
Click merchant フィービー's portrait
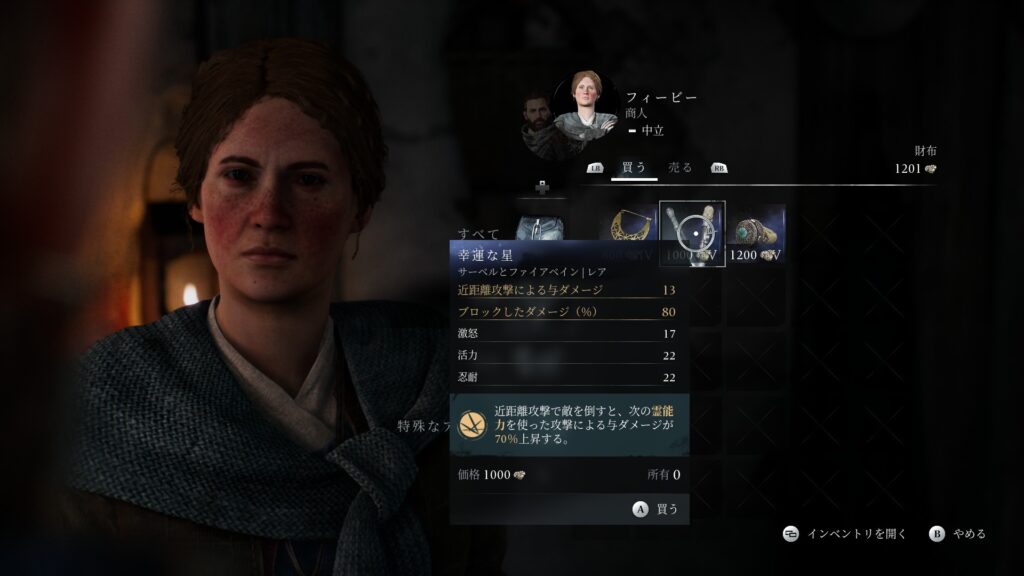[x=586, y=106]
